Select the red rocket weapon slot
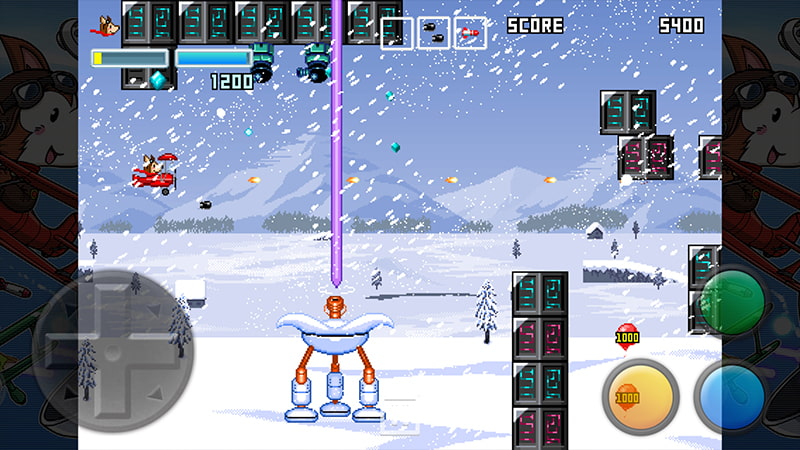This screenshot has height=450, width=800. (x=470, y=33)
